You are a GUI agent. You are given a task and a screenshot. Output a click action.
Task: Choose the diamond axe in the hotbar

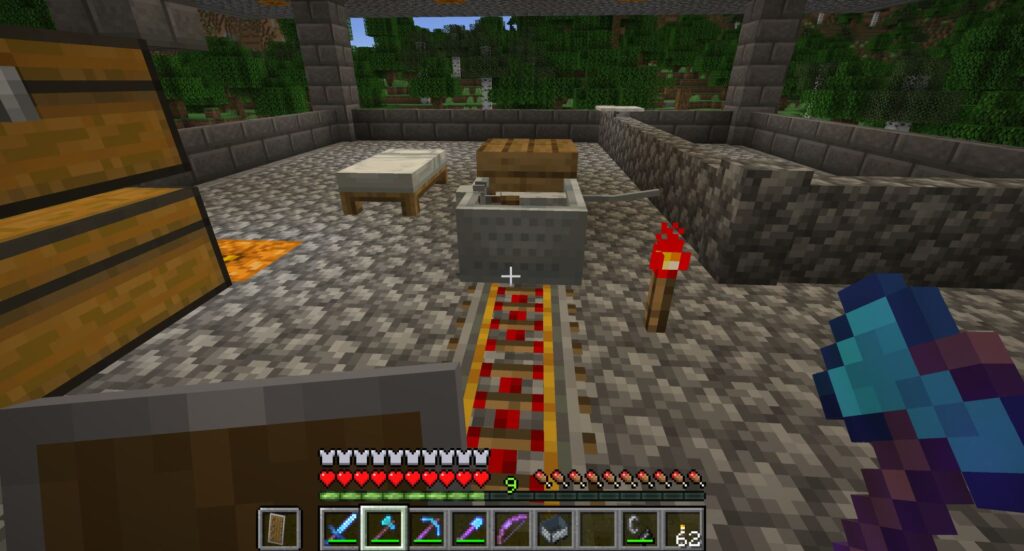[383, 527]
